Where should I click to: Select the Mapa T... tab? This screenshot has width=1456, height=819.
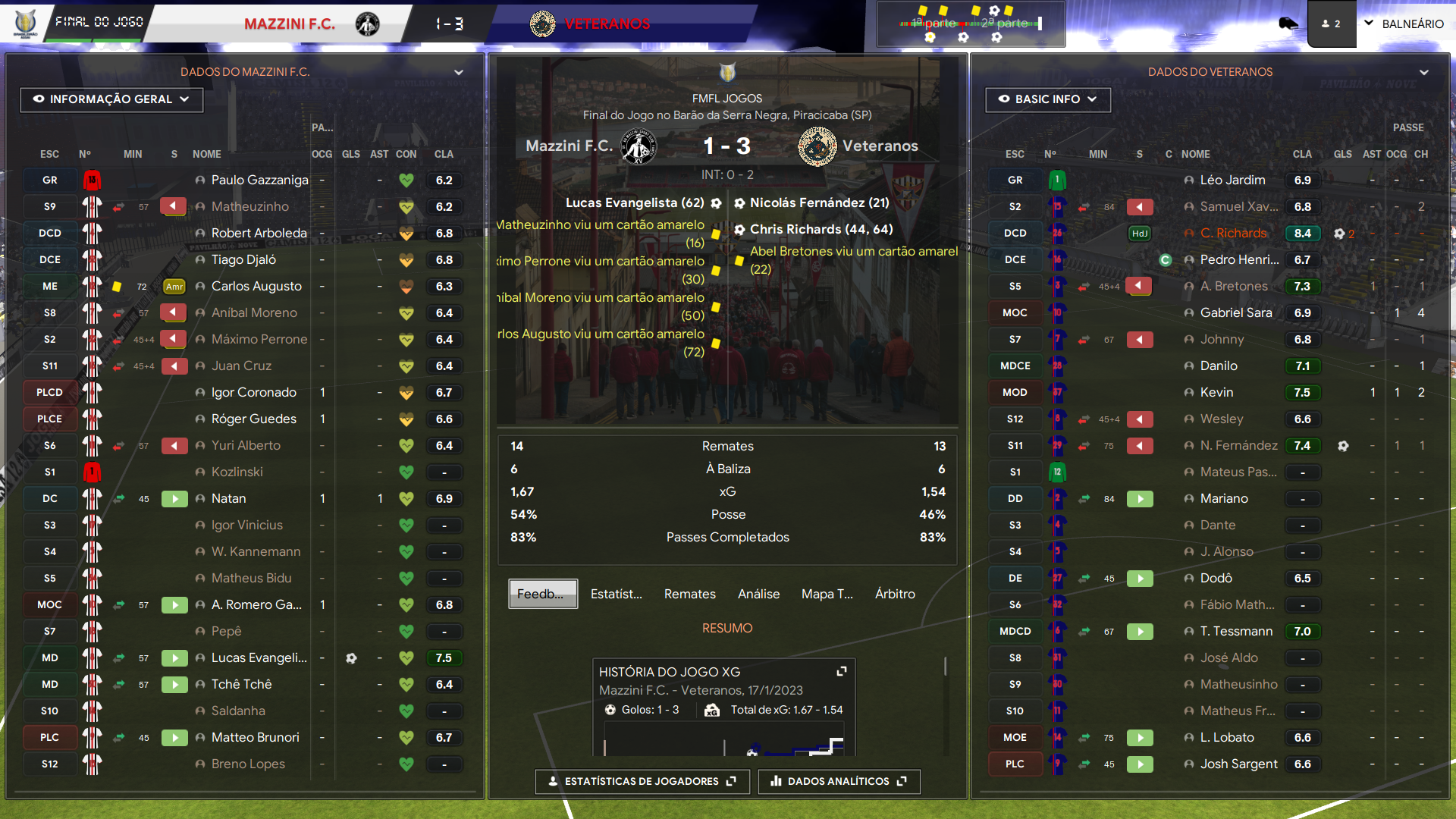[827, 594]
